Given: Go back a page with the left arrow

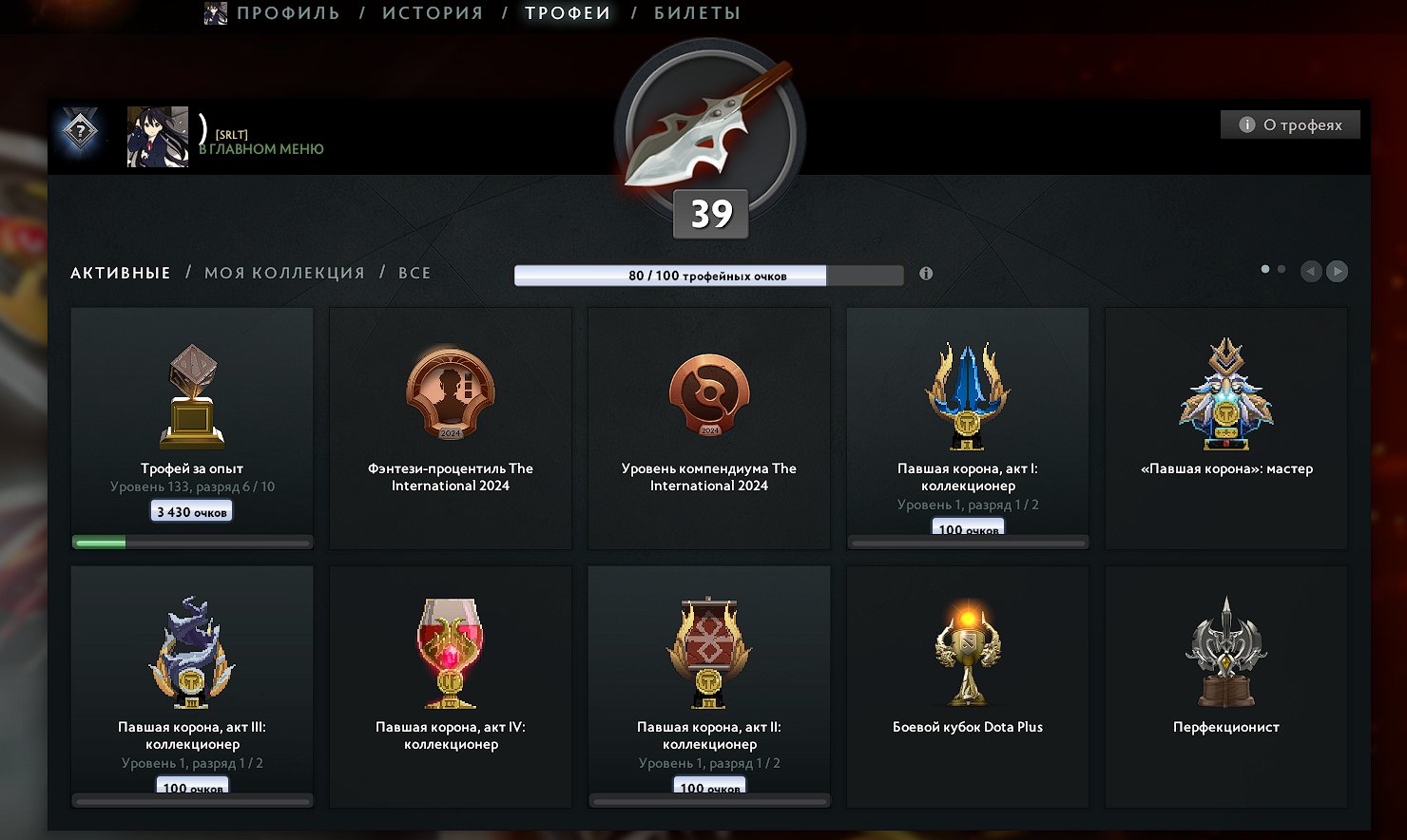Looking at the screenshot, I should tap(1310, 271).
